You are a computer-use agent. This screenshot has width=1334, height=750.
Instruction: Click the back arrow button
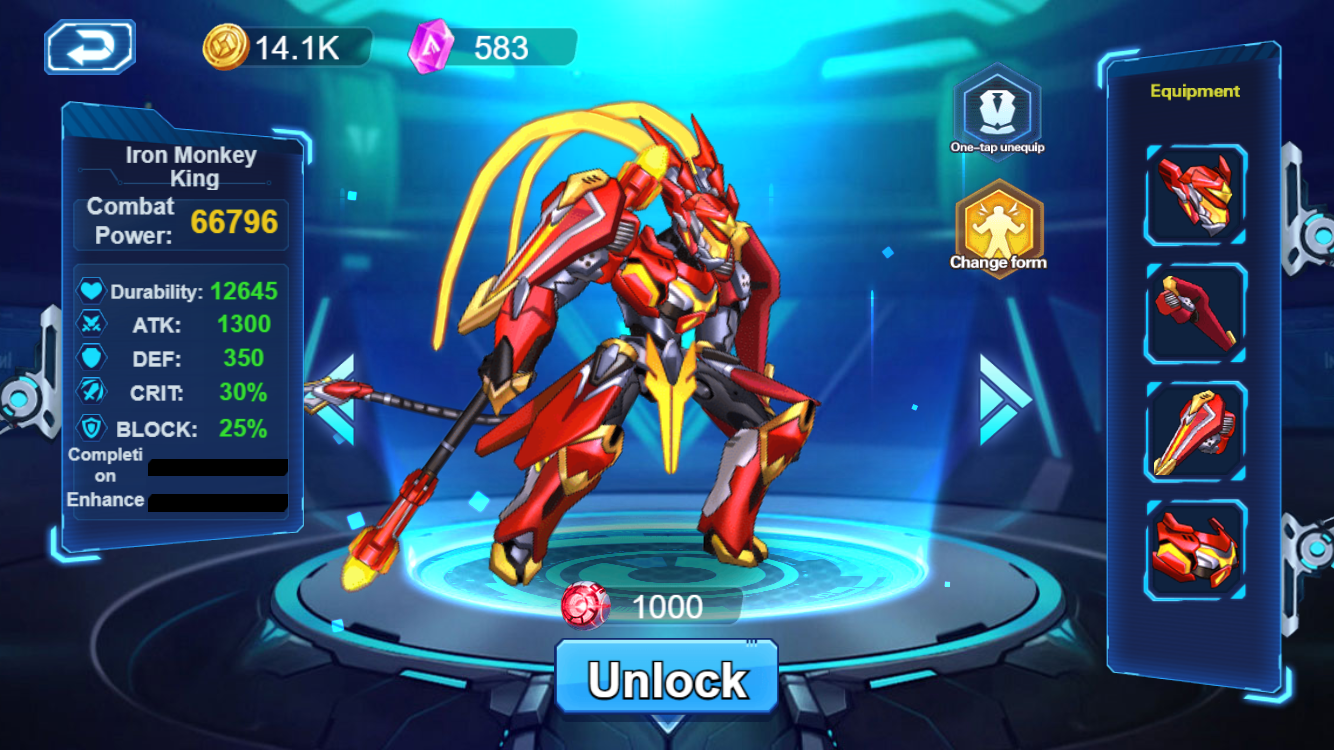click(89, 46)
